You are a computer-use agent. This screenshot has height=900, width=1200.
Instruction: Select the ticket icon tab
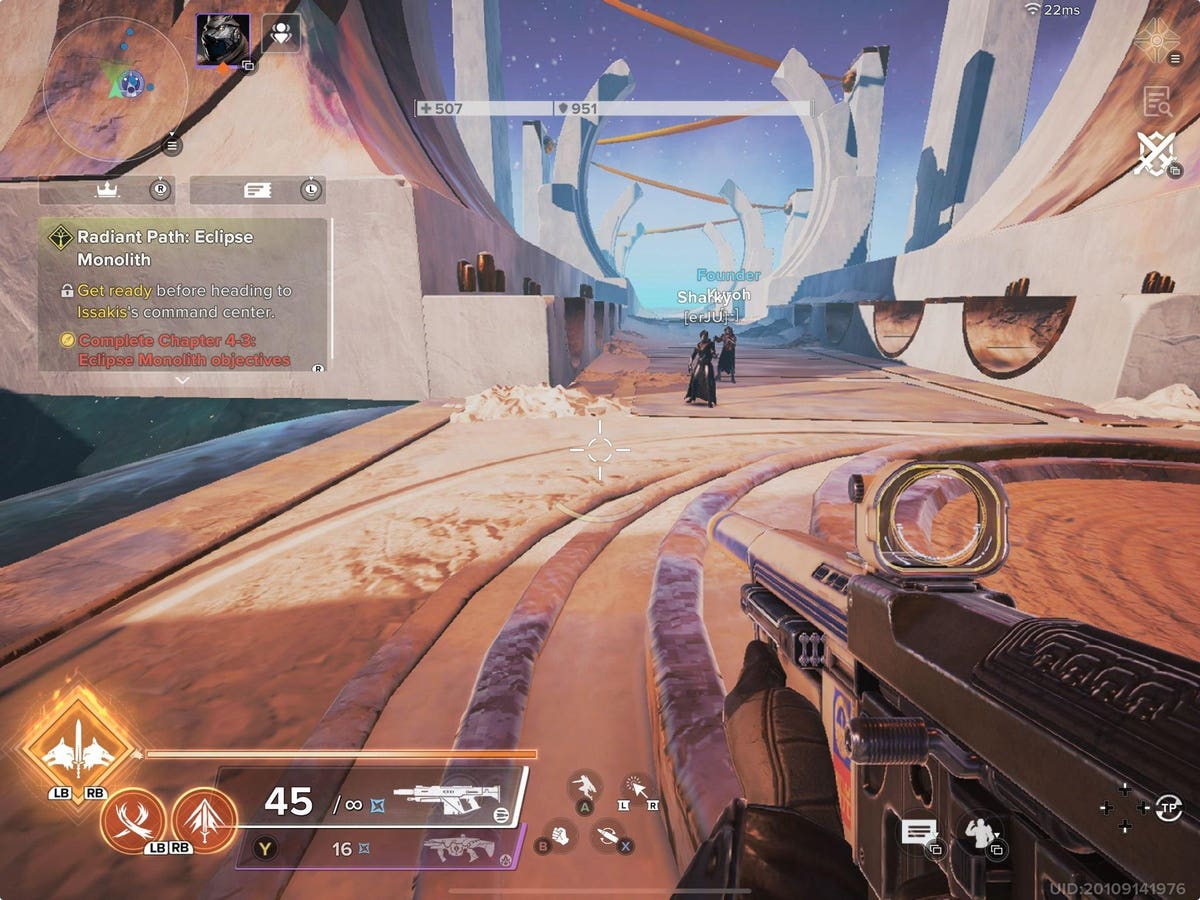coord(257,190)
